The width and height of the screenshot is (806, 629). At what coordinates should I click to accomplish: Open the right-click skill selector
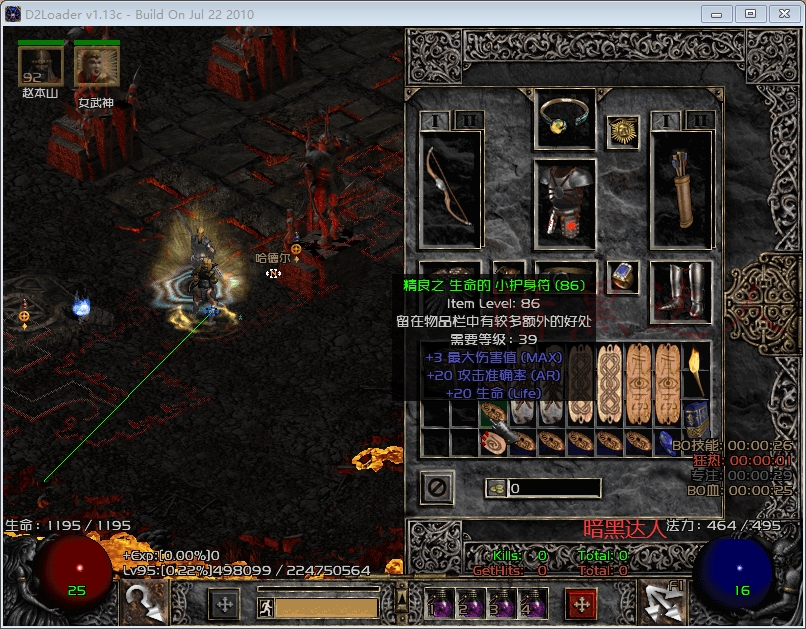tap(663, 603)
